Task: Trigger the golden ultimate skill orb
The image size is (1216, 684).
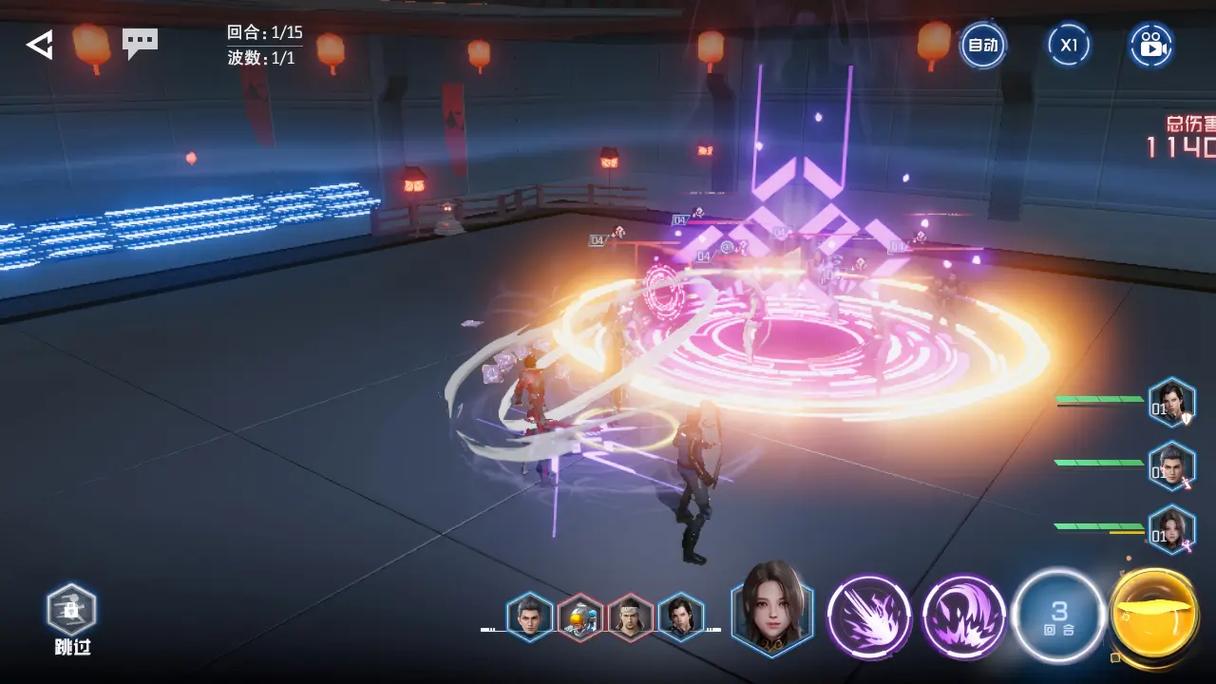Action: point(1154,615)
